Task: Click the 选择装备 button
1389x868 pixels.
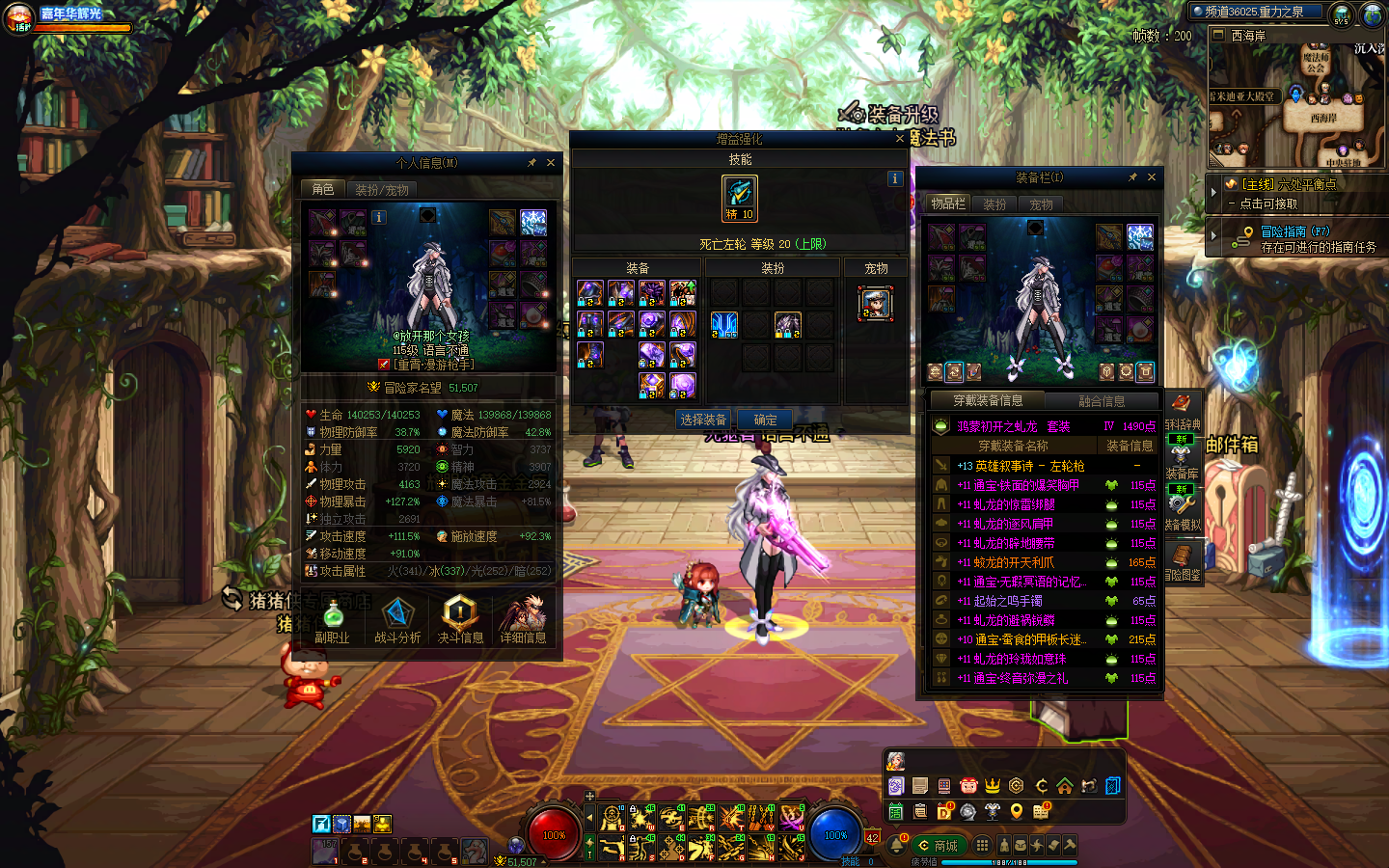Action: coord(703,420)
